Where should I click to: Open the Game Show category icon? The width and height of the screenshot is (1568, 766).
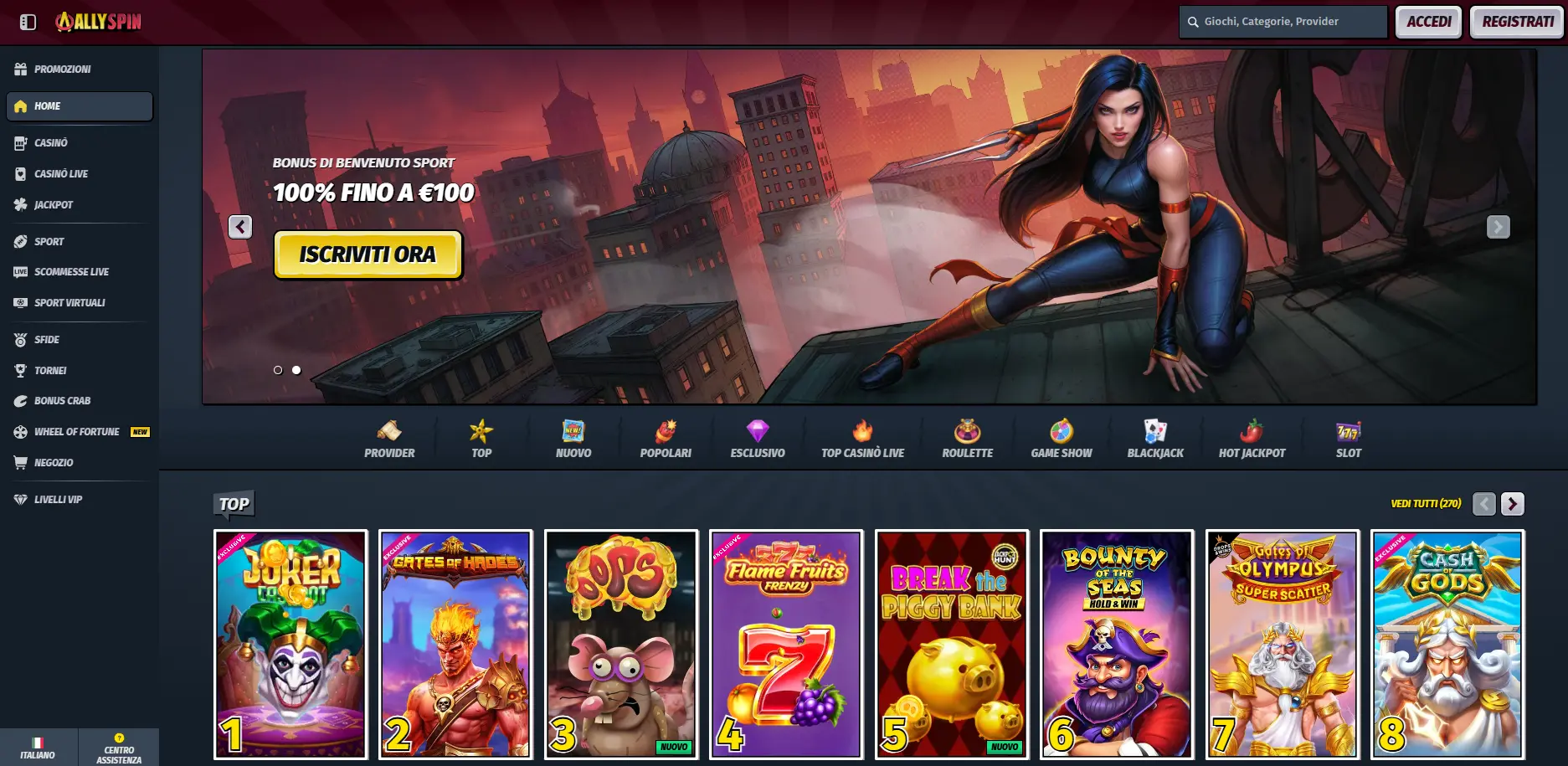[1061, 429]
